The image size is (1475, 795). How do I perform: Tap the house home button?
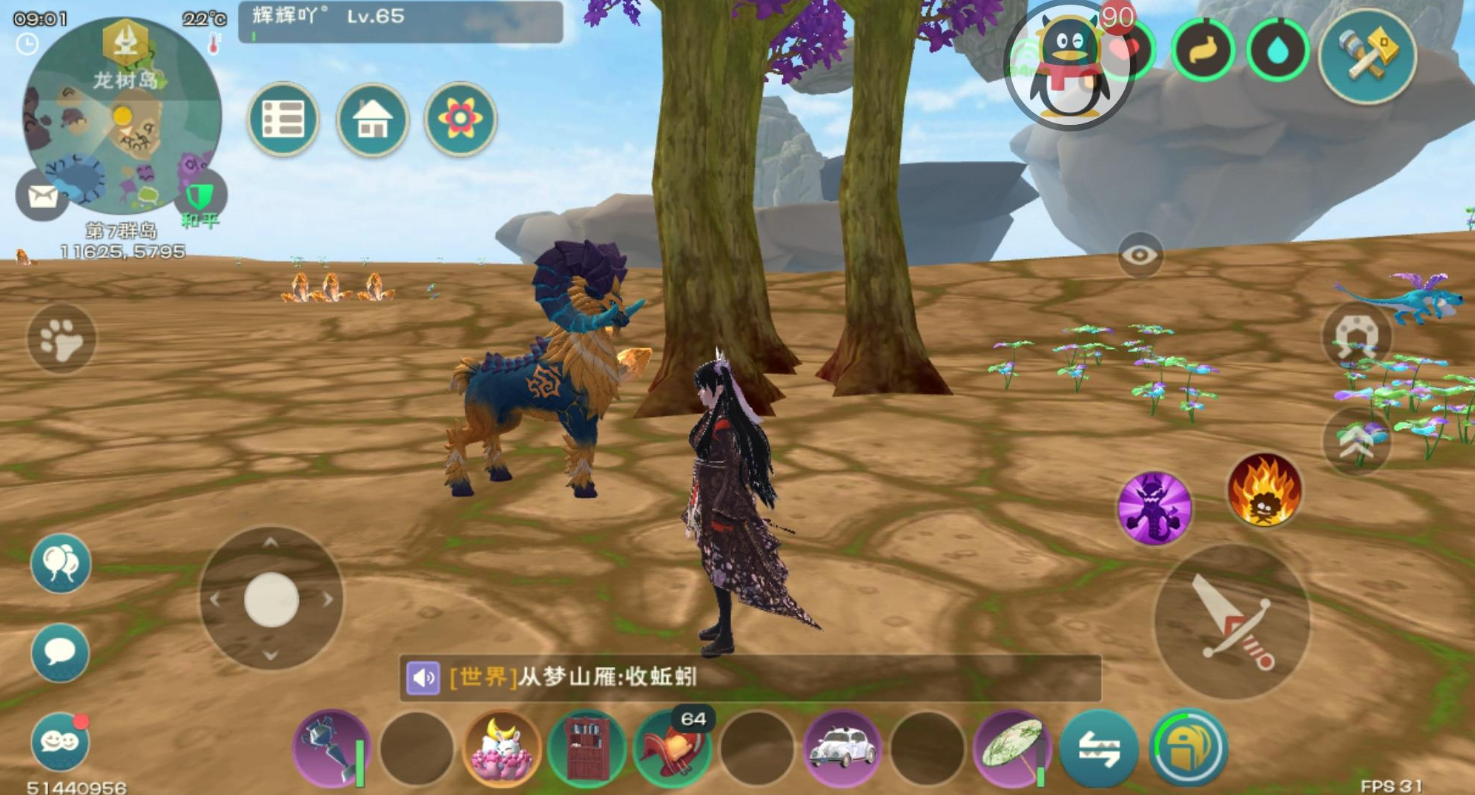[372, 119]
